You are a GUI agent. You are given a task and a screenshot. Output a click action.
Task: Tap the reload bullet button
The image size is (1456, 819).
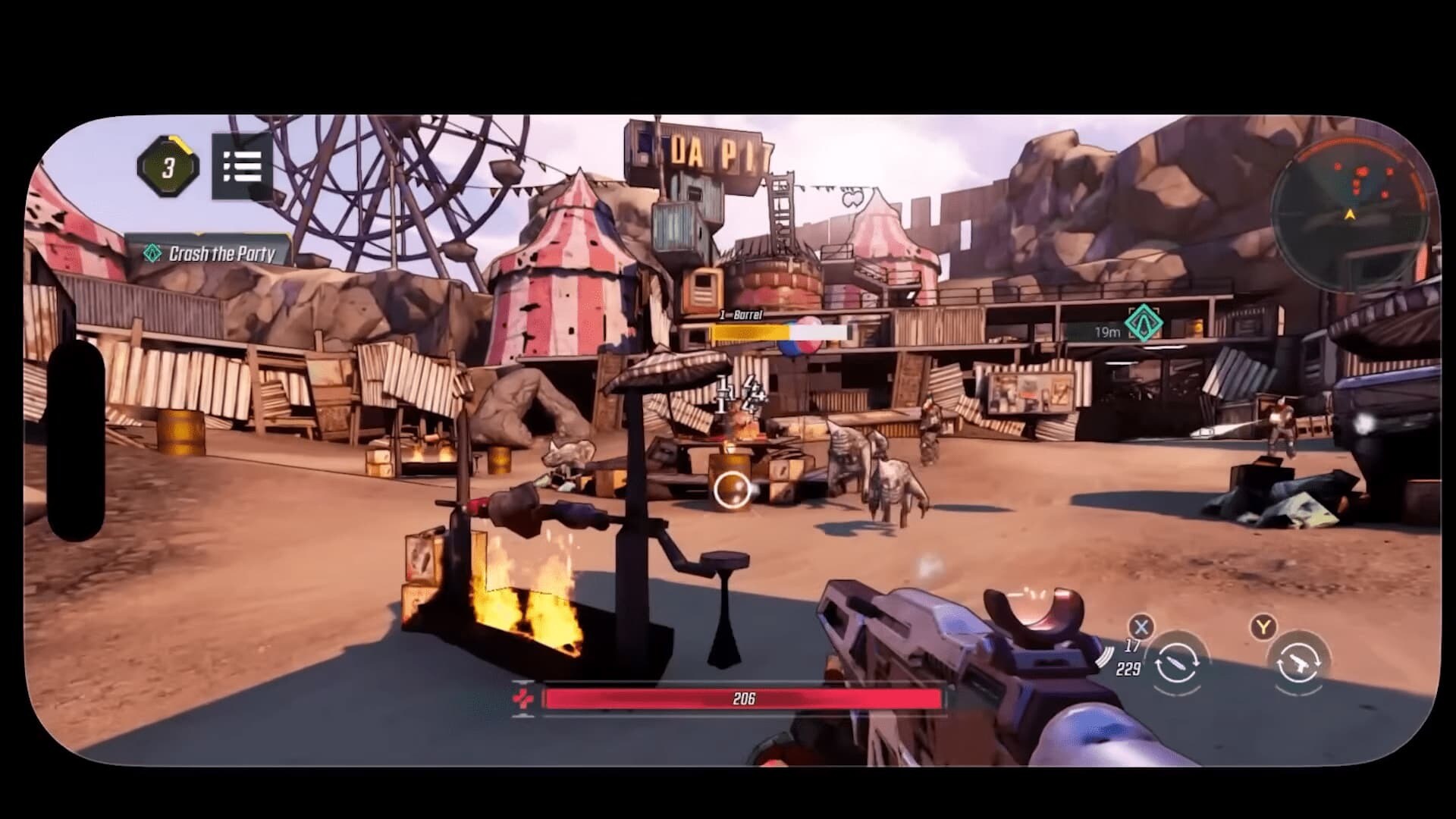pos(1177,664)
